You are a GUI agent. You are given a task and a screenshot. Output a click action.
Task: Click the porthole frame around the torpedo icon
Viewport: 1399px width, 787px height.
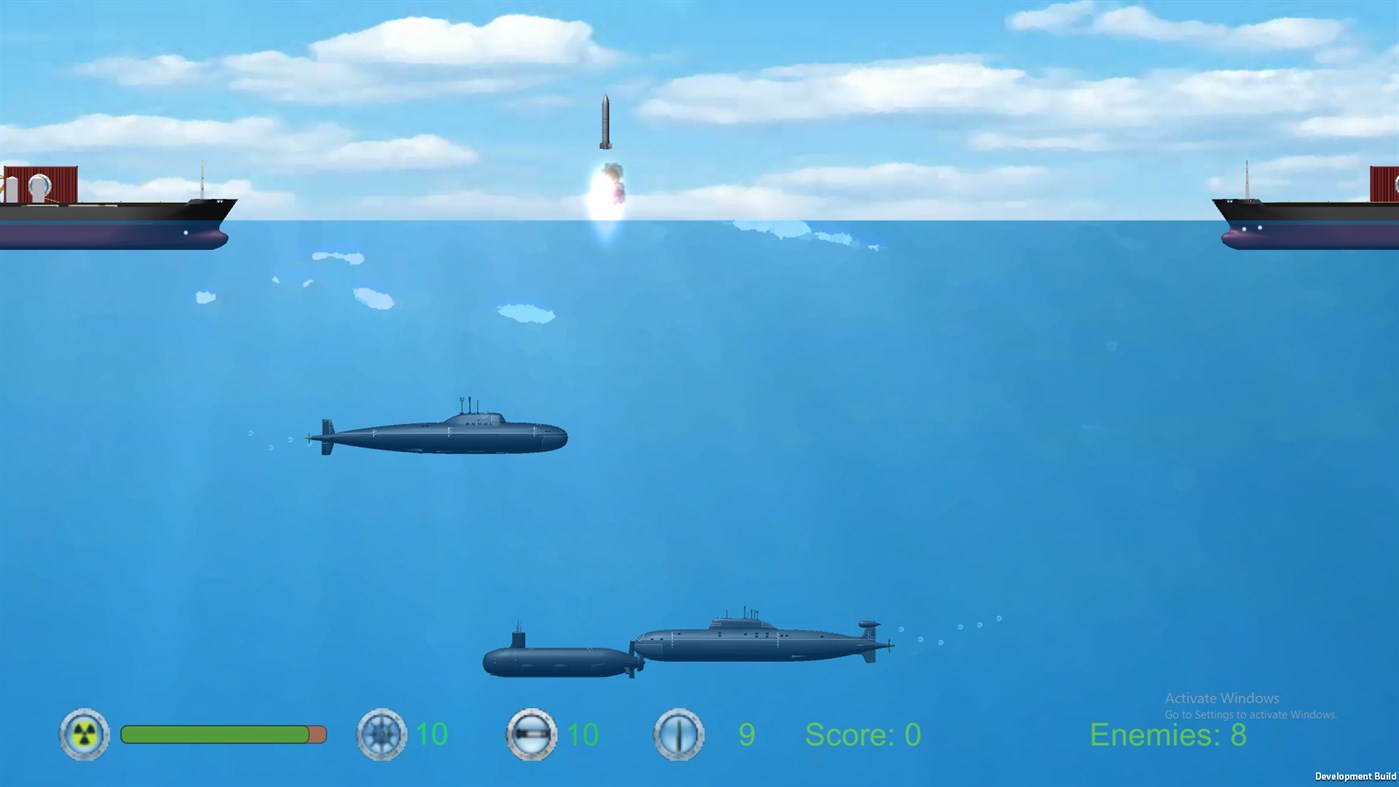click(x=530, y=734)
